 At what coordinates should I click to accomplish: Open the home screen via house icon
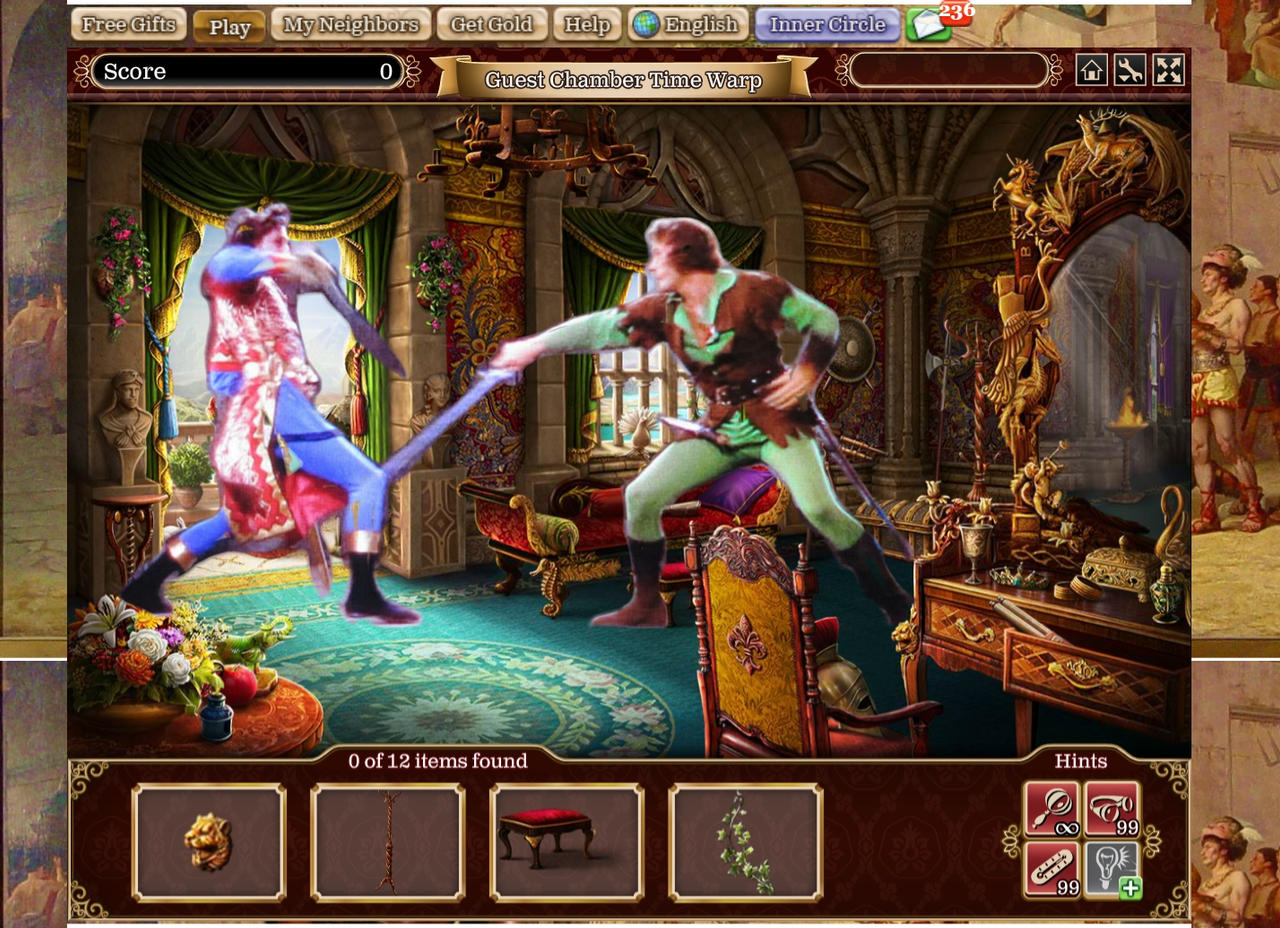1092,71
